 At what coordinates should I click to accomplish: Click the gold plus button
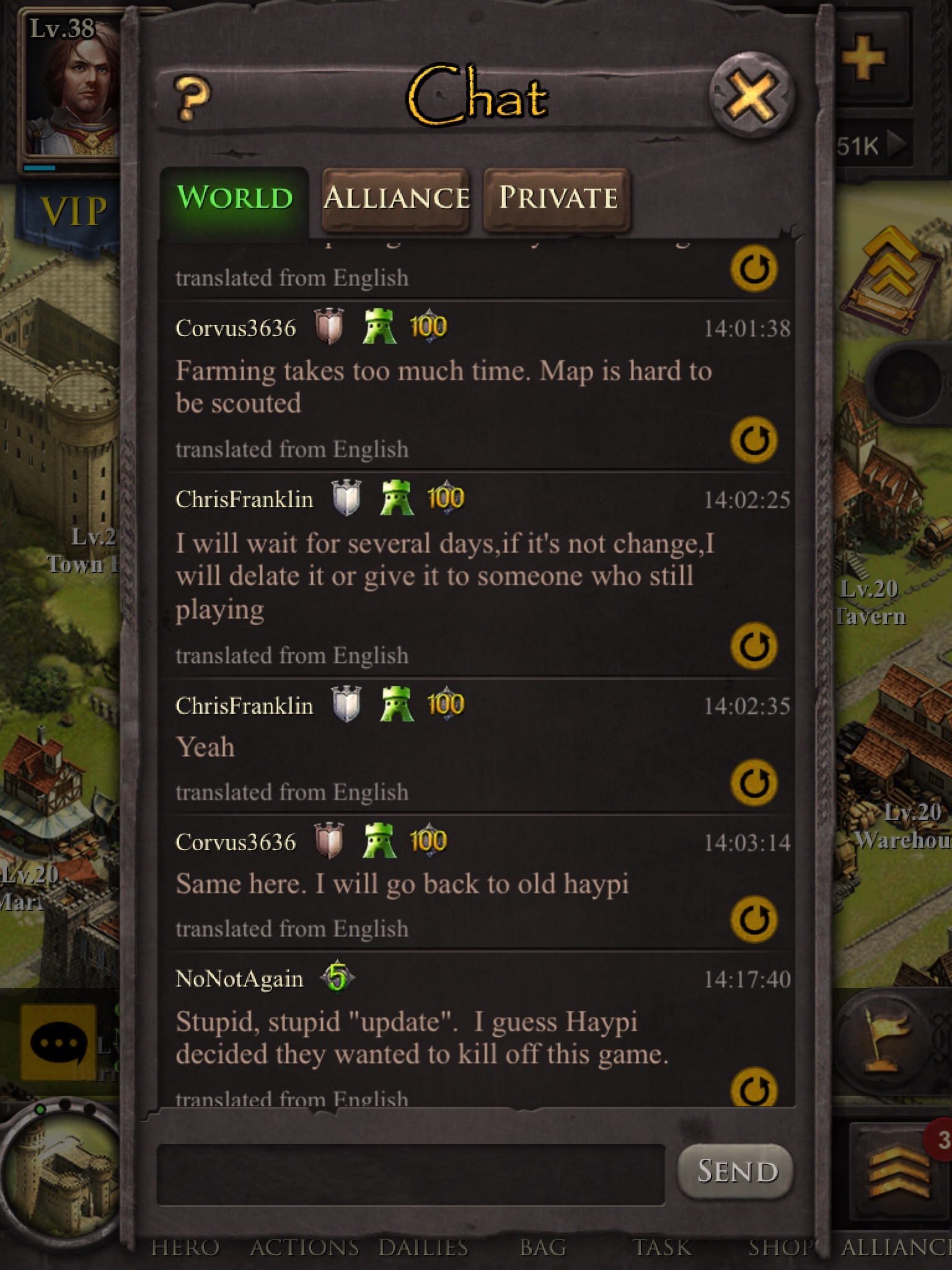click(x=864, y=59)
